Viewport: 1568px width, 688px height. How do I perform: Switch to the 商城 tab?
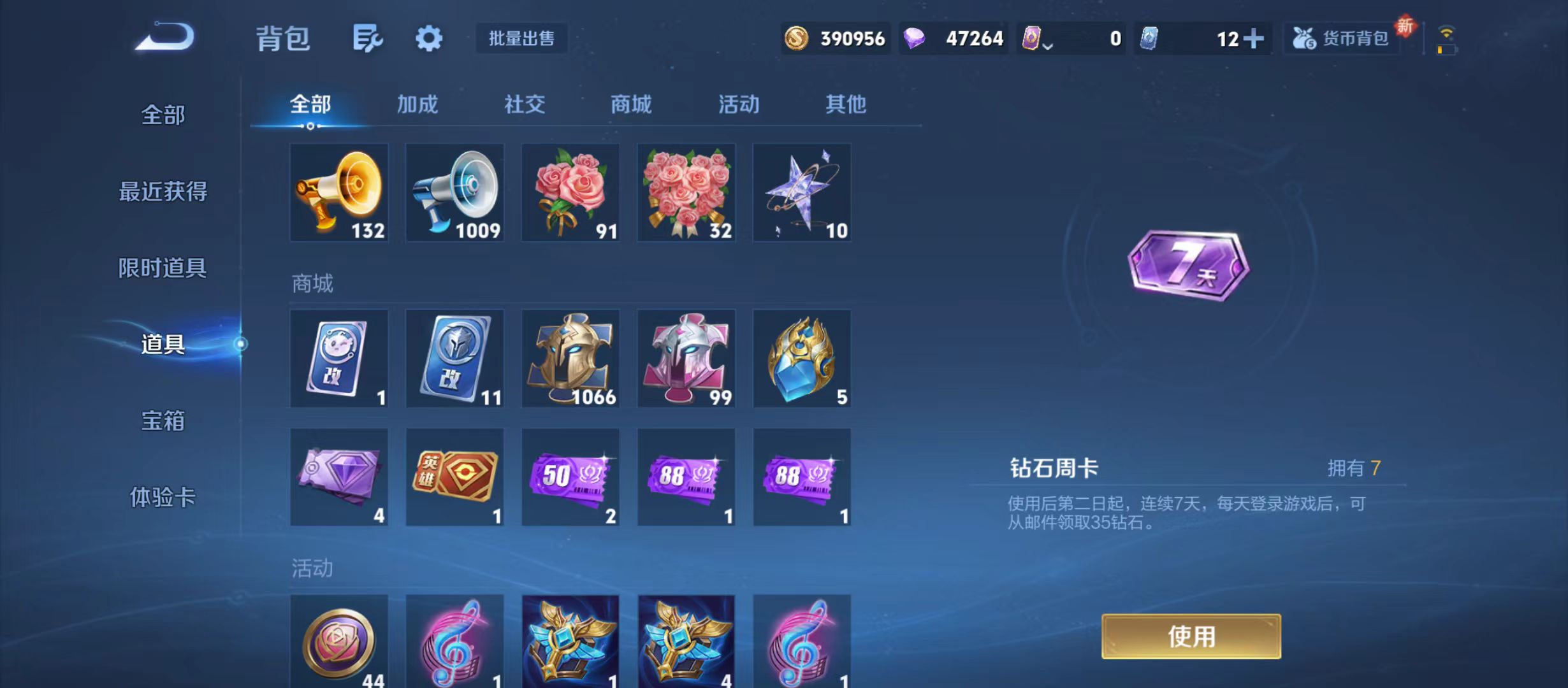[630, 104]
